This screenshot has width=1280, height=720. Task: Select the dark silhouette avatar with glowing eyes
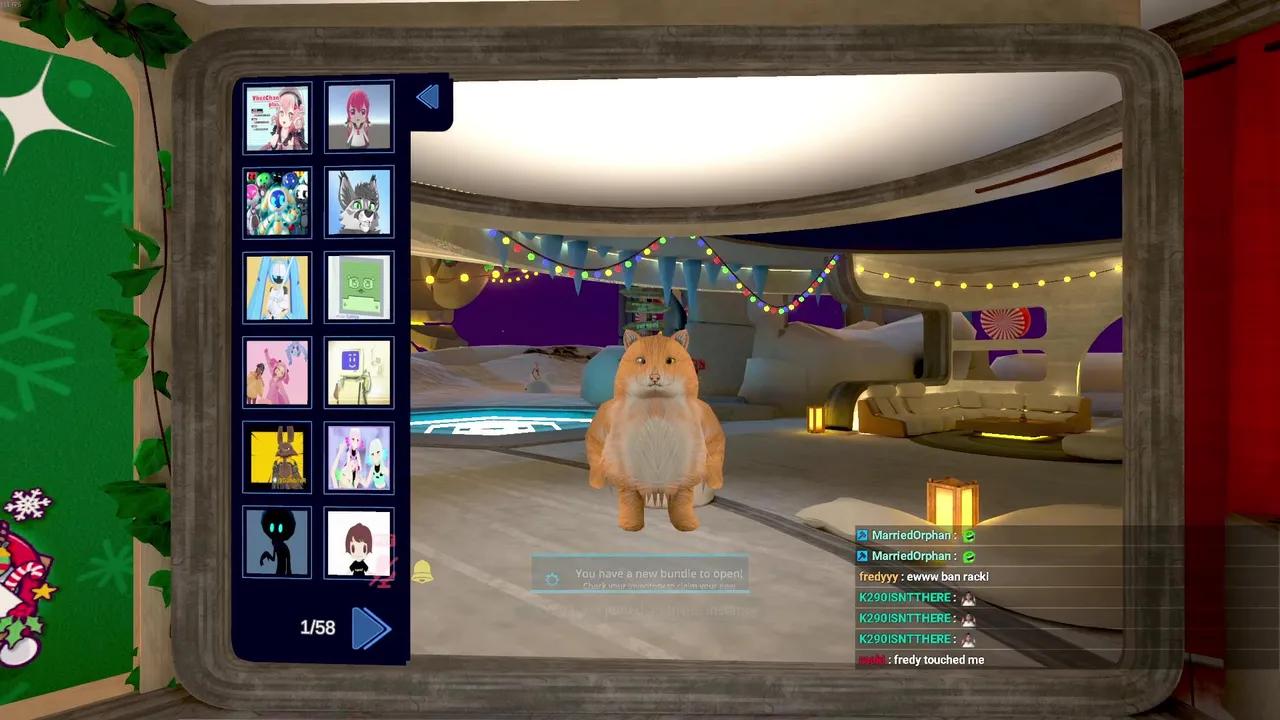(277, 542)
